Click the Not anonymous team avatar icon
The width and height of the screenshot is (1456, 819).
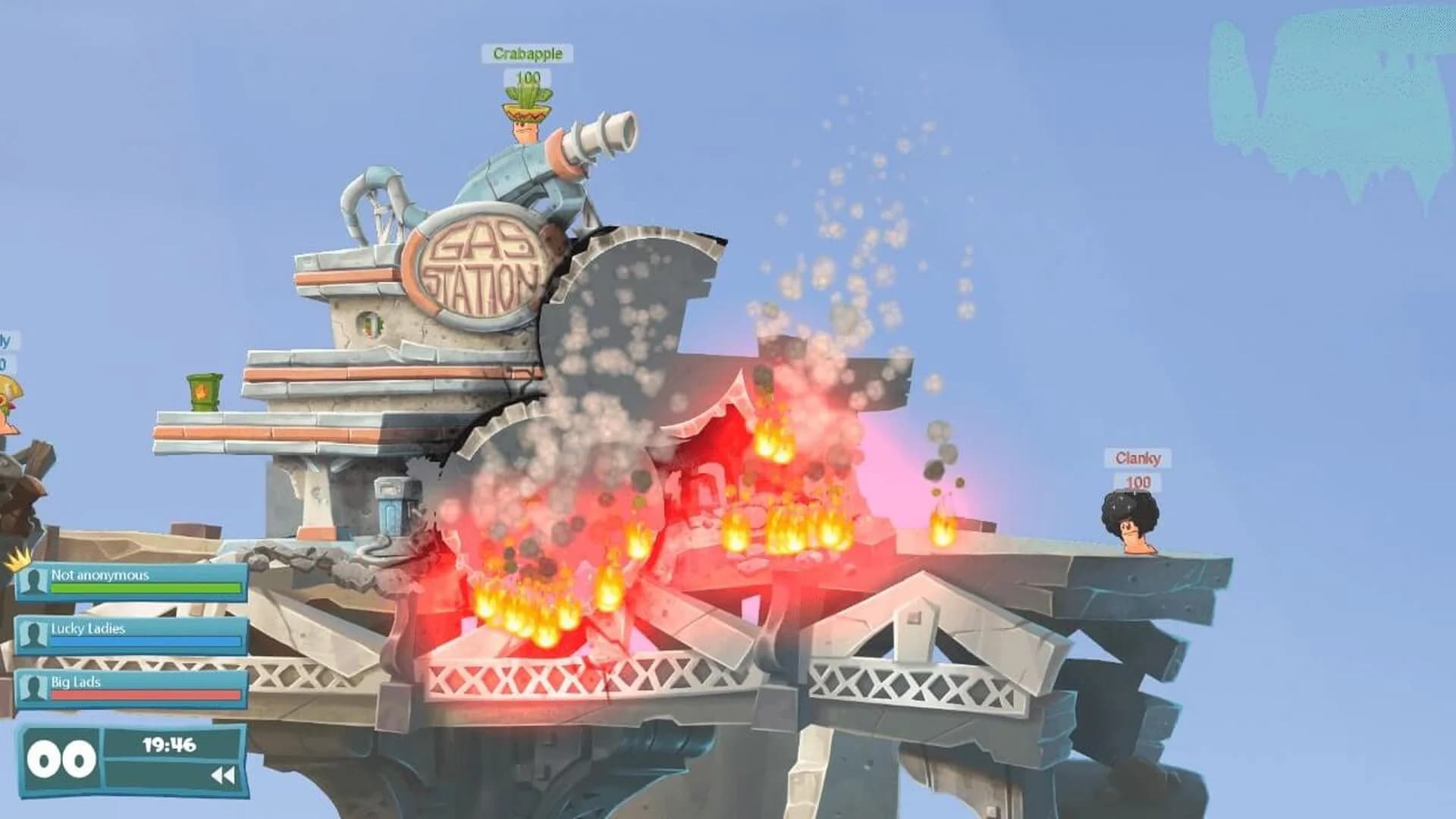[33, 582]
